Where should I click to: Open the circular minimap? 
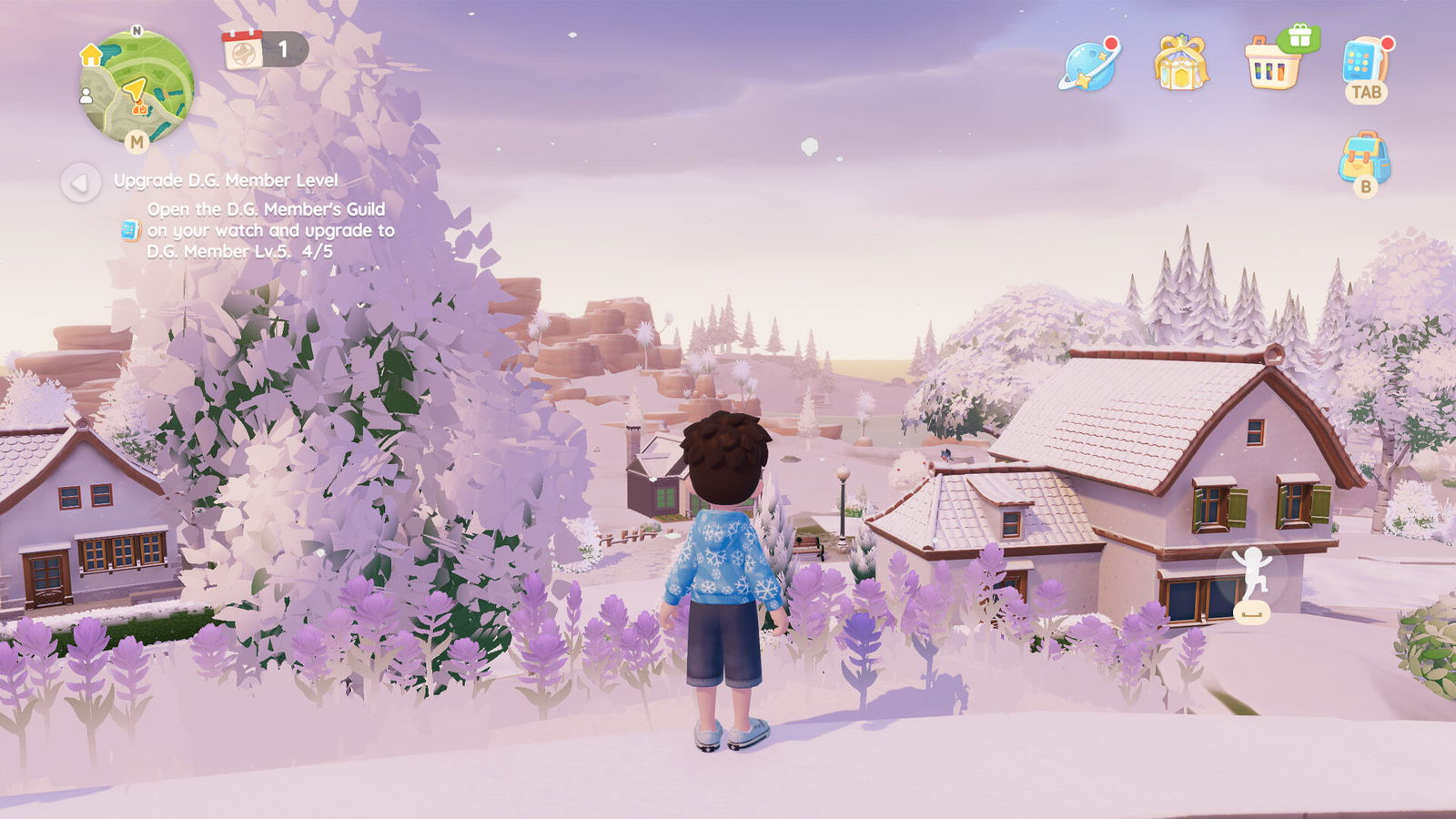tap(137, 86)
